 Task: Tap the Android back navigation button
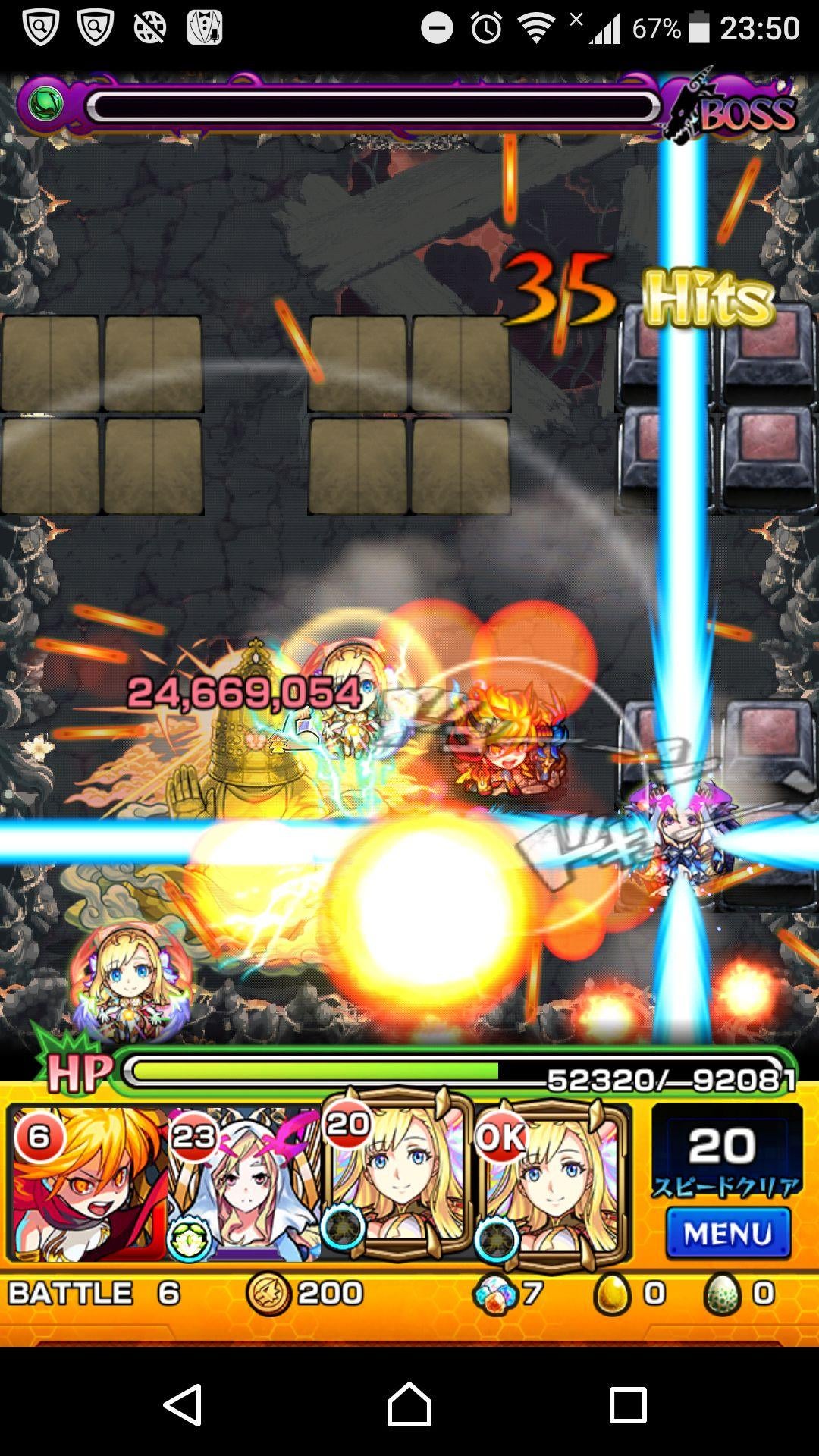click(x=184, y=1404)
